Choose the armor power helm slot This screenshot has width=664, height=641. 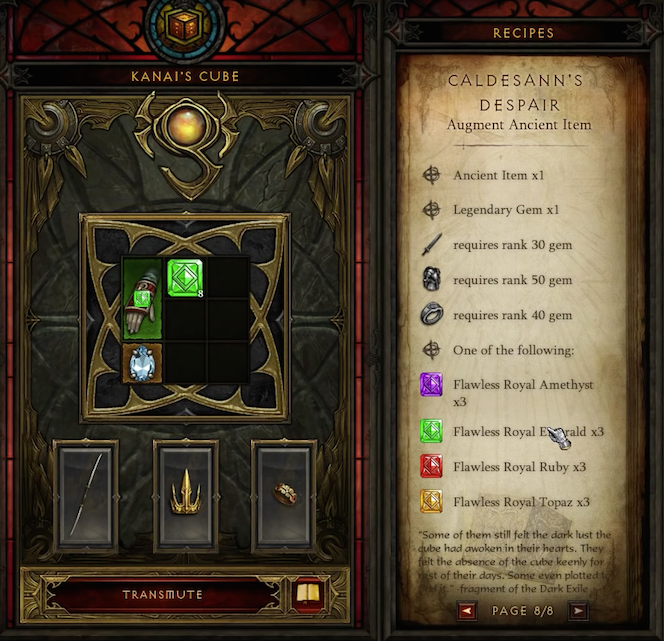[185, 494]
